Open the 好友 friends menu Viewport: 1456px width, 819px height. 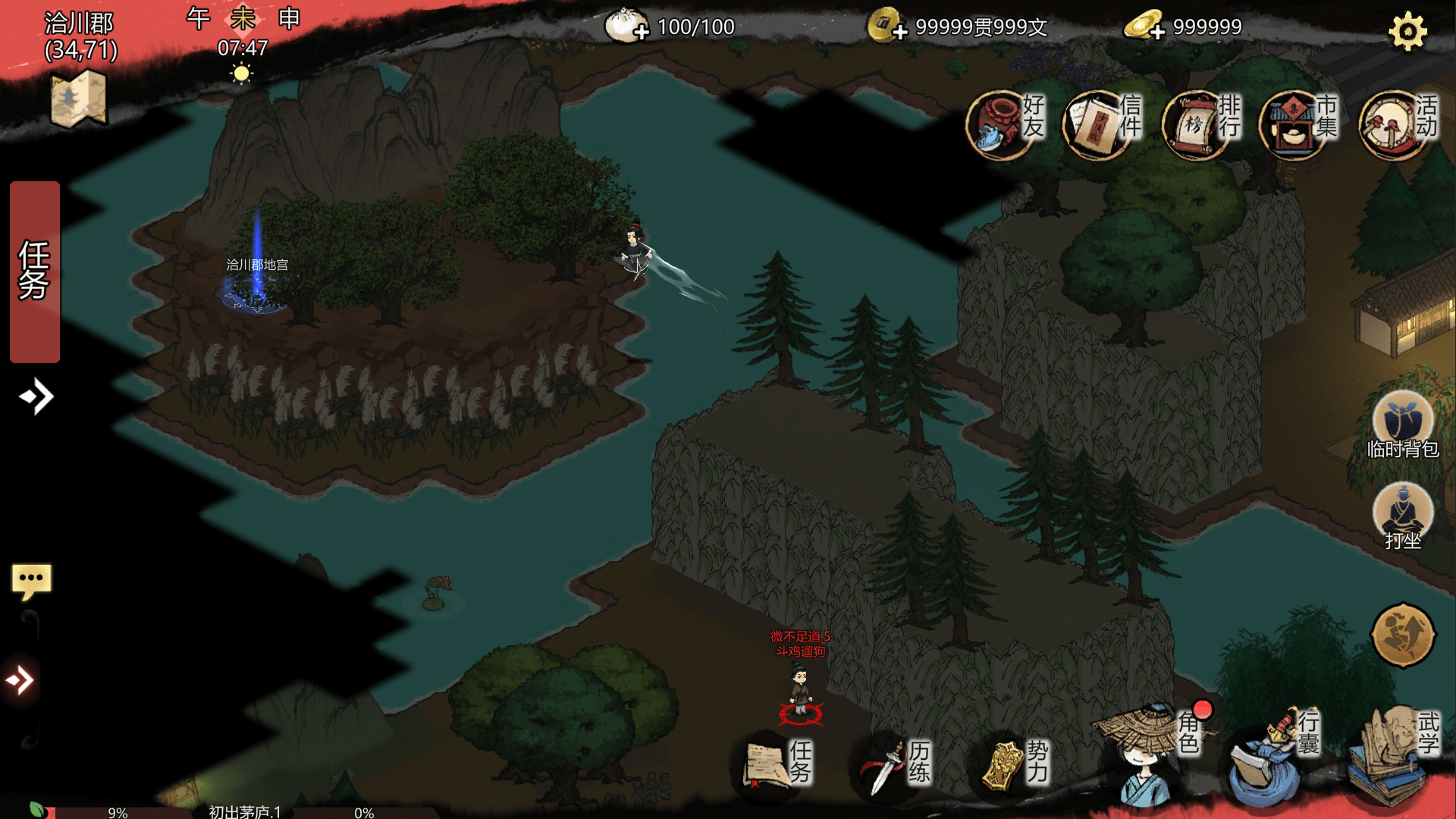(1006, 124)
